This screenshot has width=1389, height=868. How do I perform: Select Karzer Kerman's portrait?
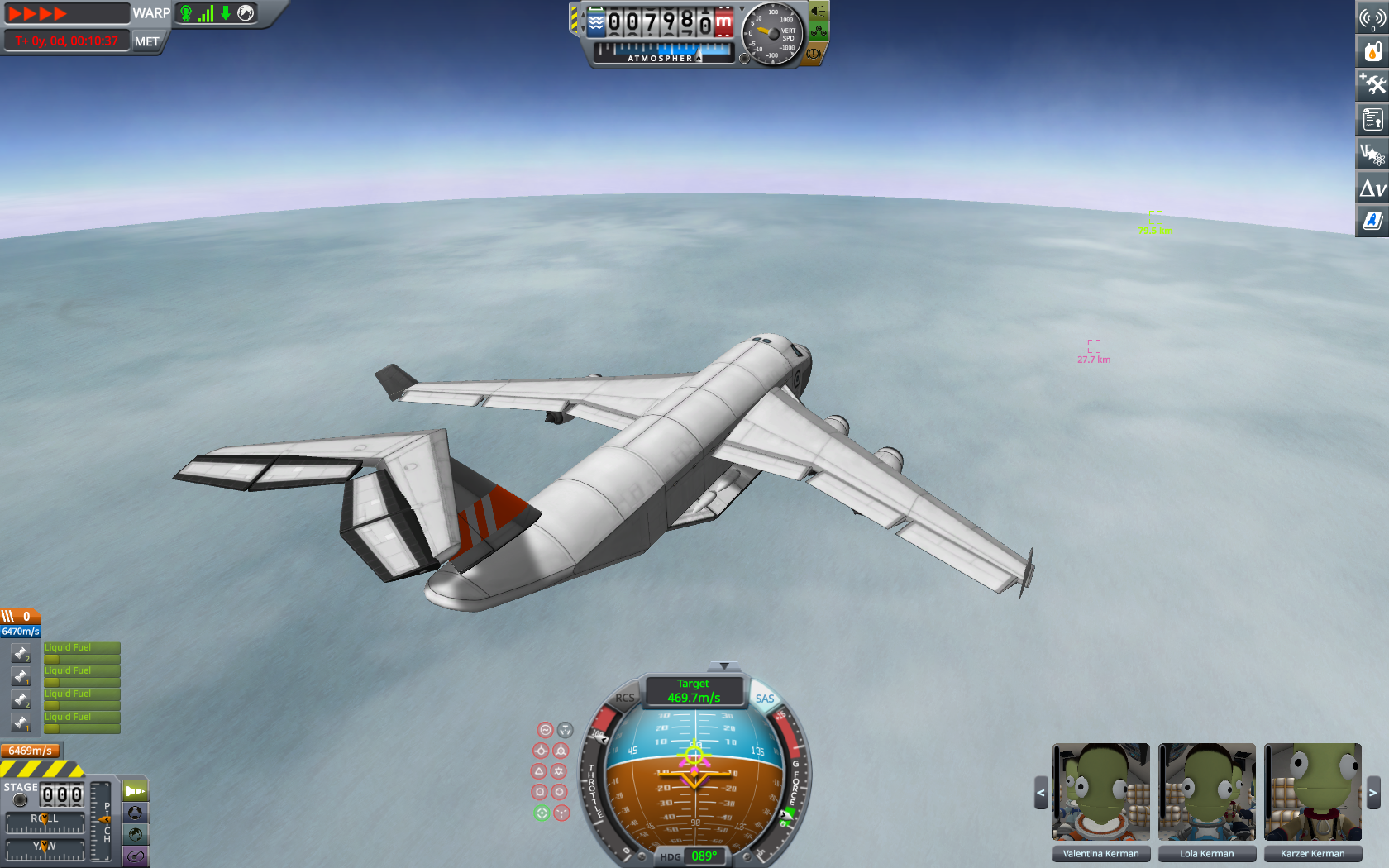click(x=1312, y=791)
